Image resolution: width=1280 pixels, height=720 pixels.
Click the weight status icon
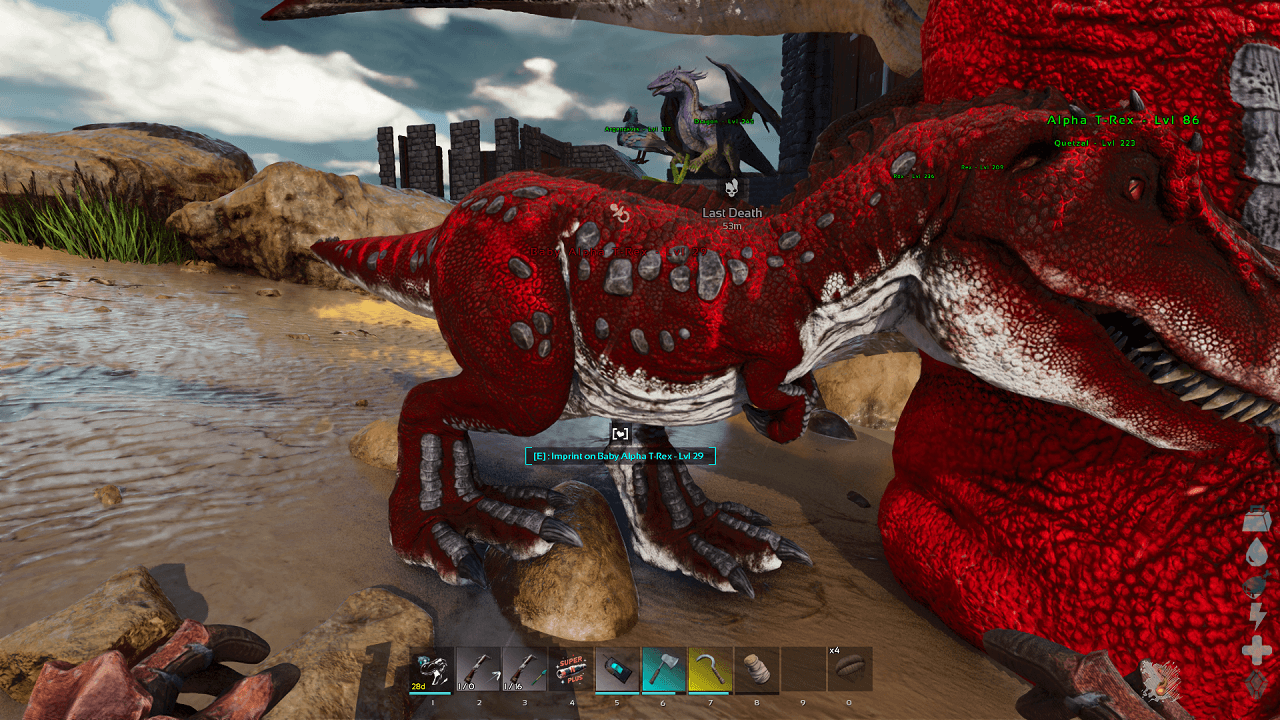[1257, 519]
